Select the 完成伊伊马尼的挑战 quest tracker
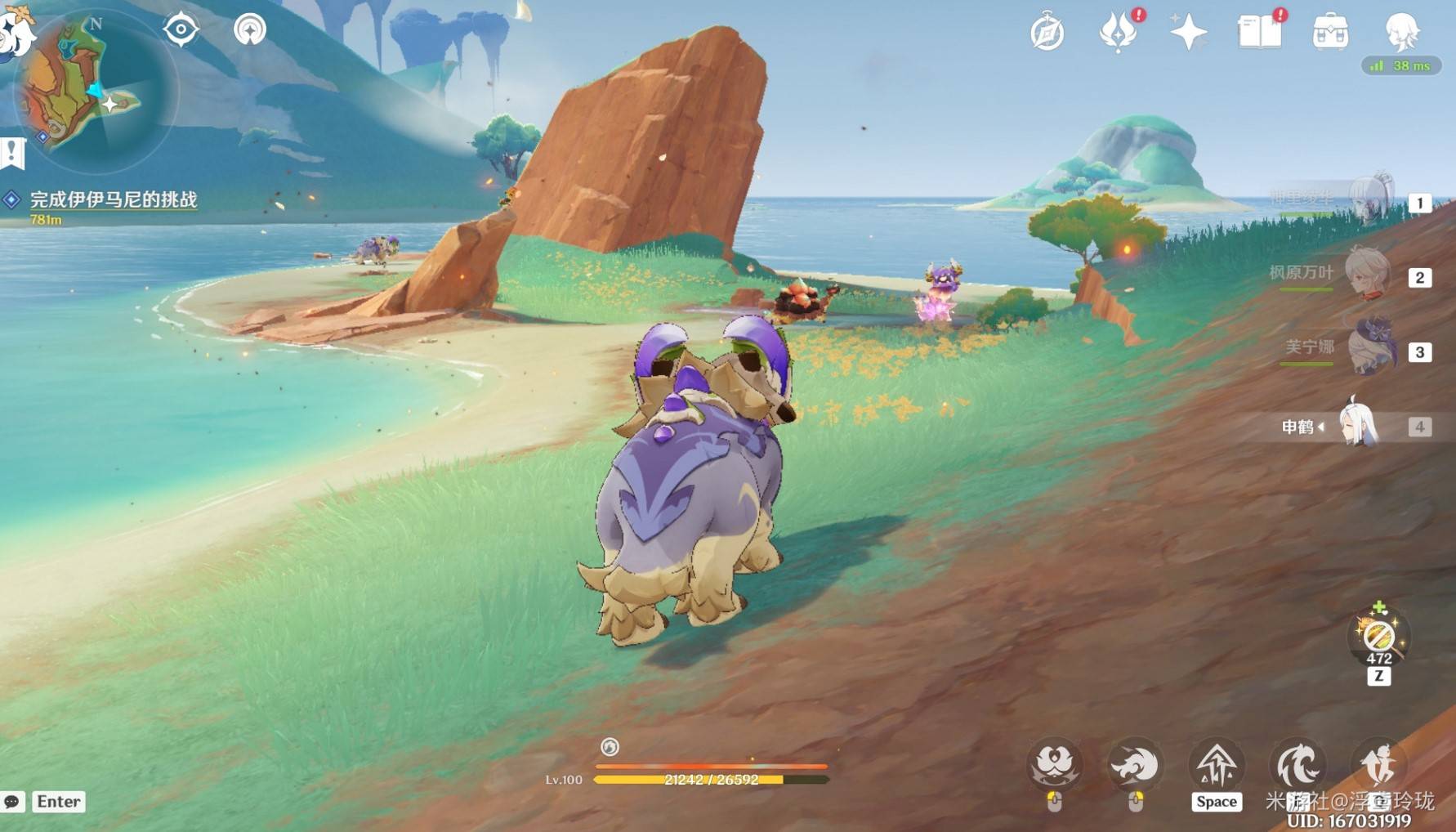 pos(113,199)
